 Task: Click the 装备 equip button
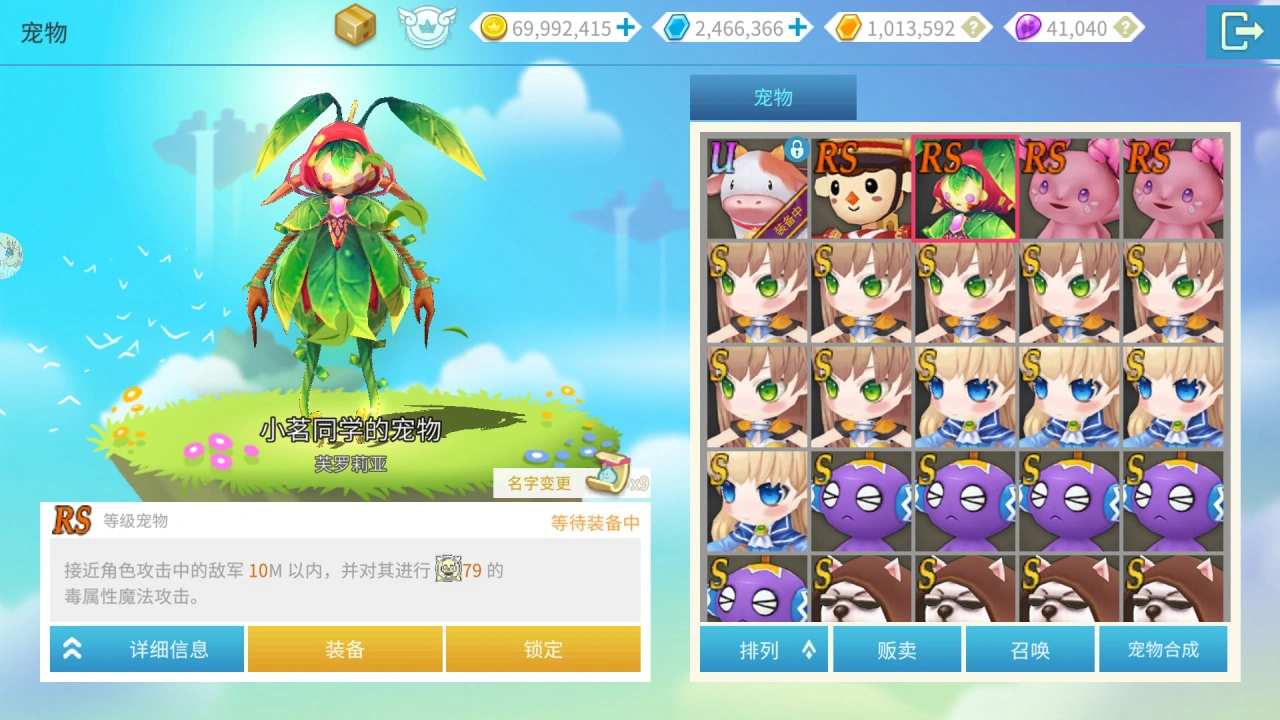tap(344, 649)
